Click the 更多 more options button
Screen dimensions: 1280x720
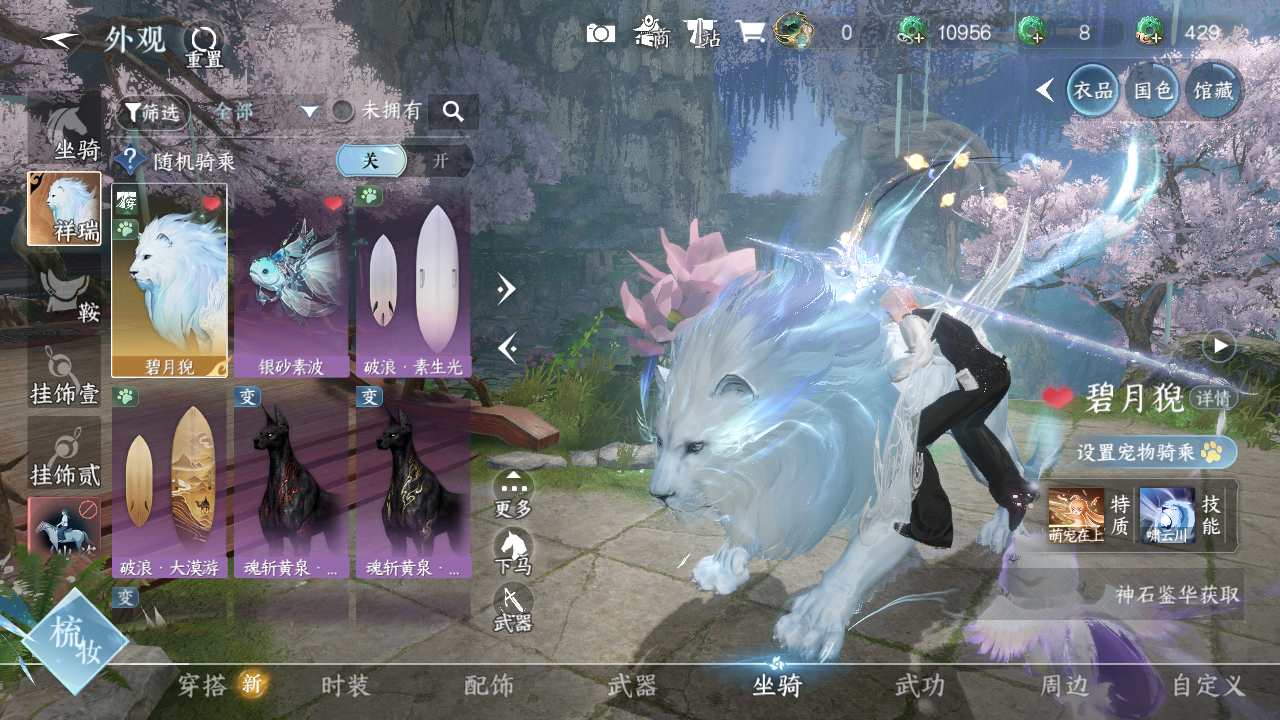point(513,493)
